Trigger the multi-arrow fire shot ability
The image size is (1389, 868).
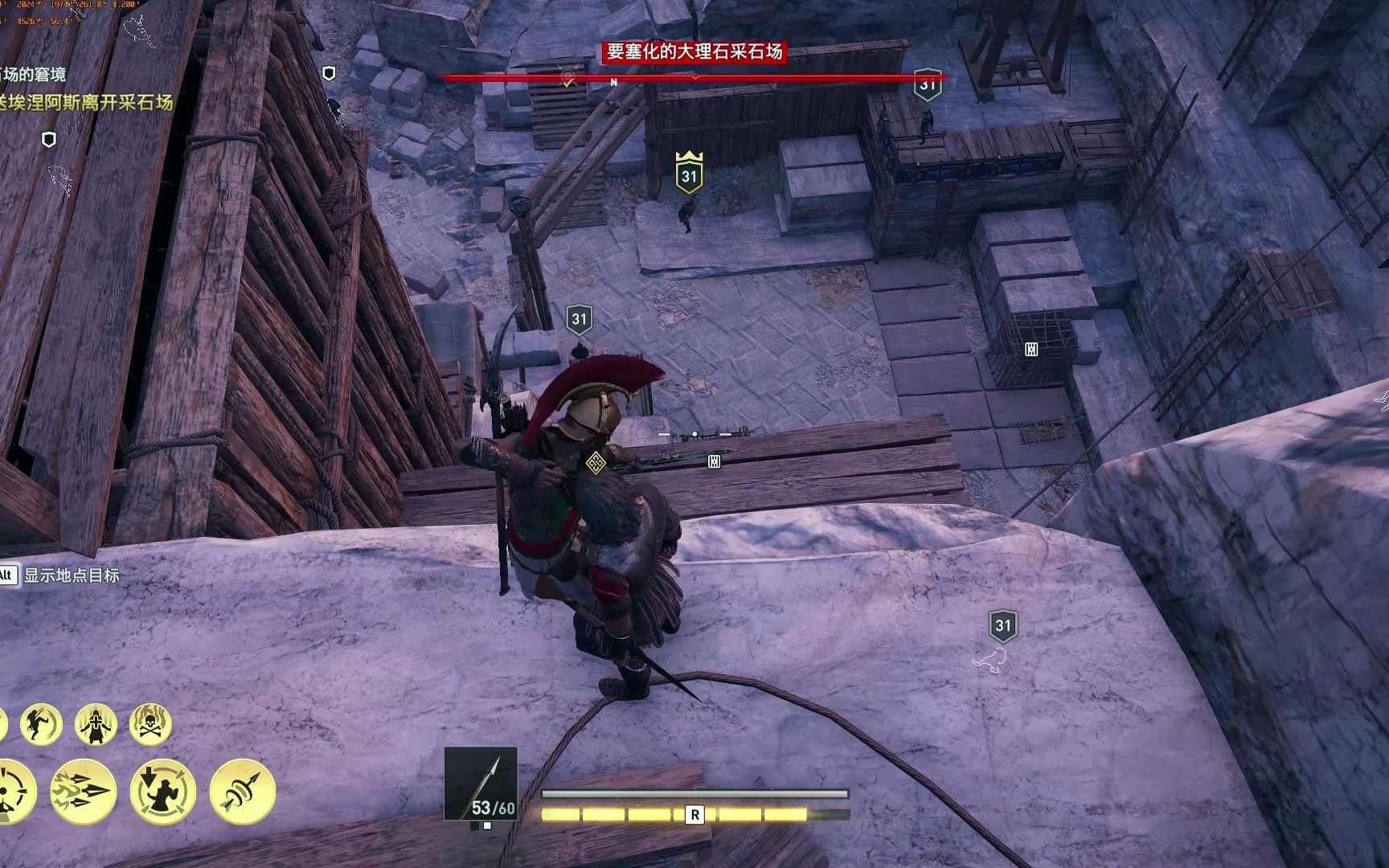click(x=84, y=792)
